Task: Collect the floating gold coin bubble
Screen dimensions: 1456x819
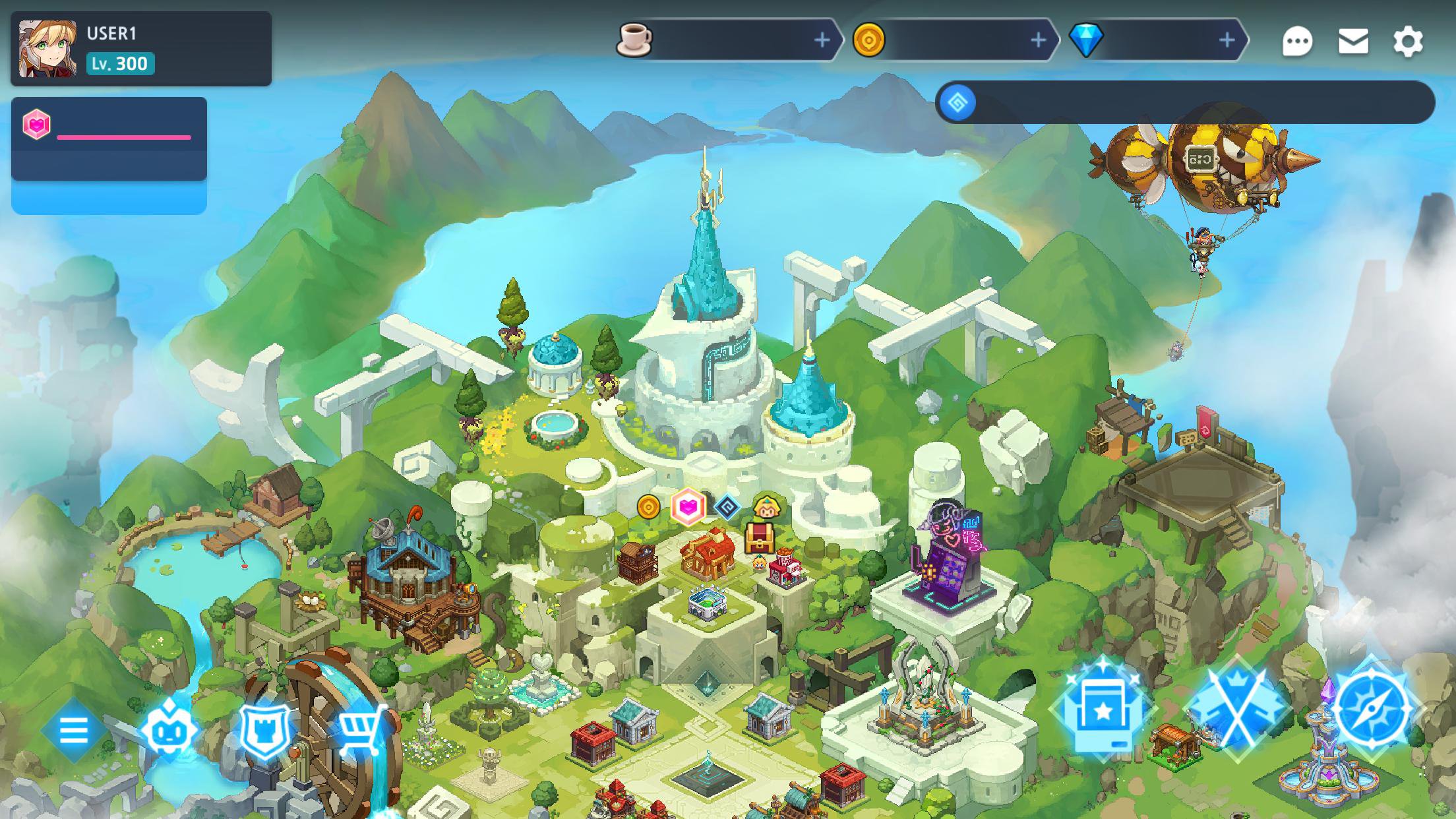Action: 649,507
